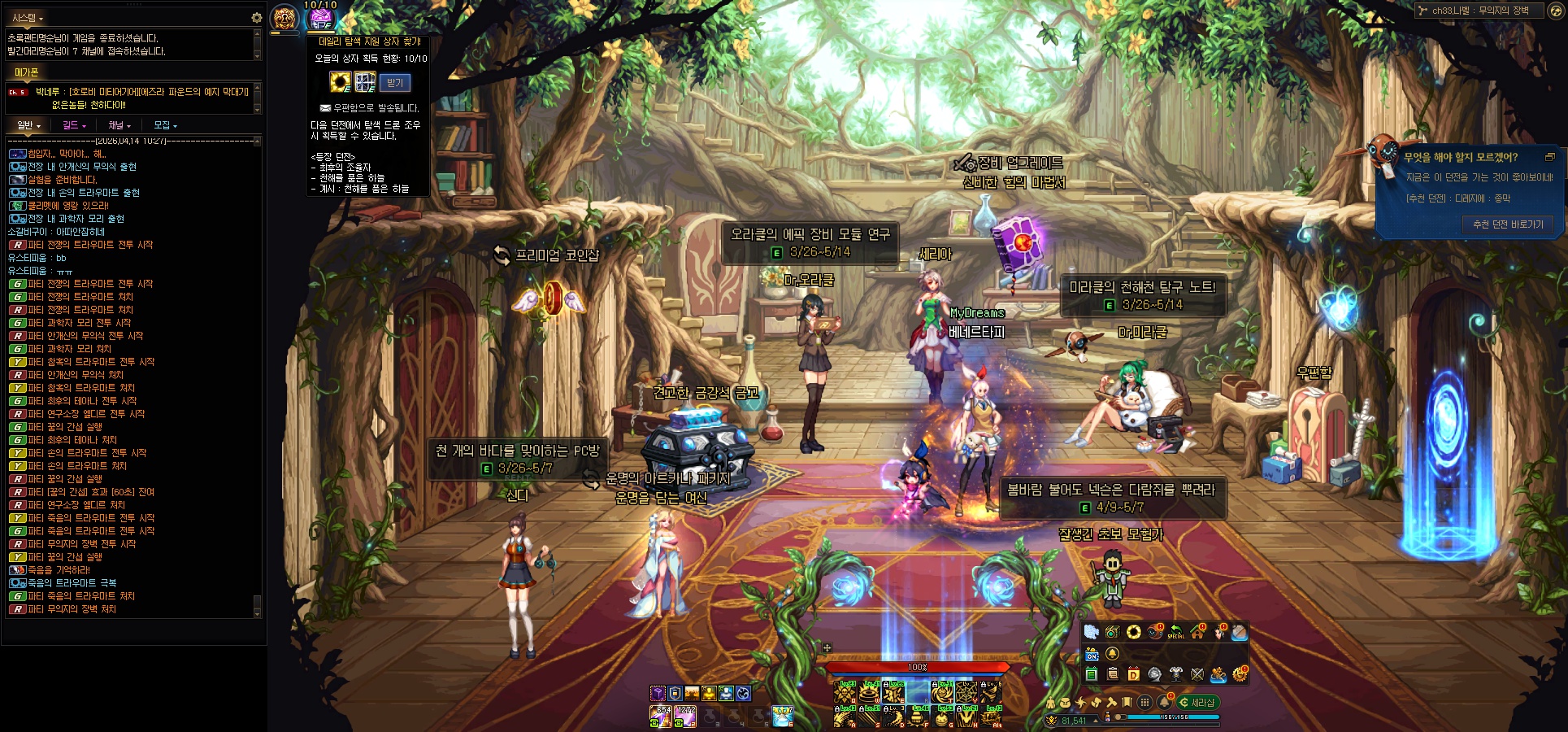Use the blue potion in quickslot 6
The height and width of the screenshot is (732, 1568).
pyautogui.click(x=782, y=715)
